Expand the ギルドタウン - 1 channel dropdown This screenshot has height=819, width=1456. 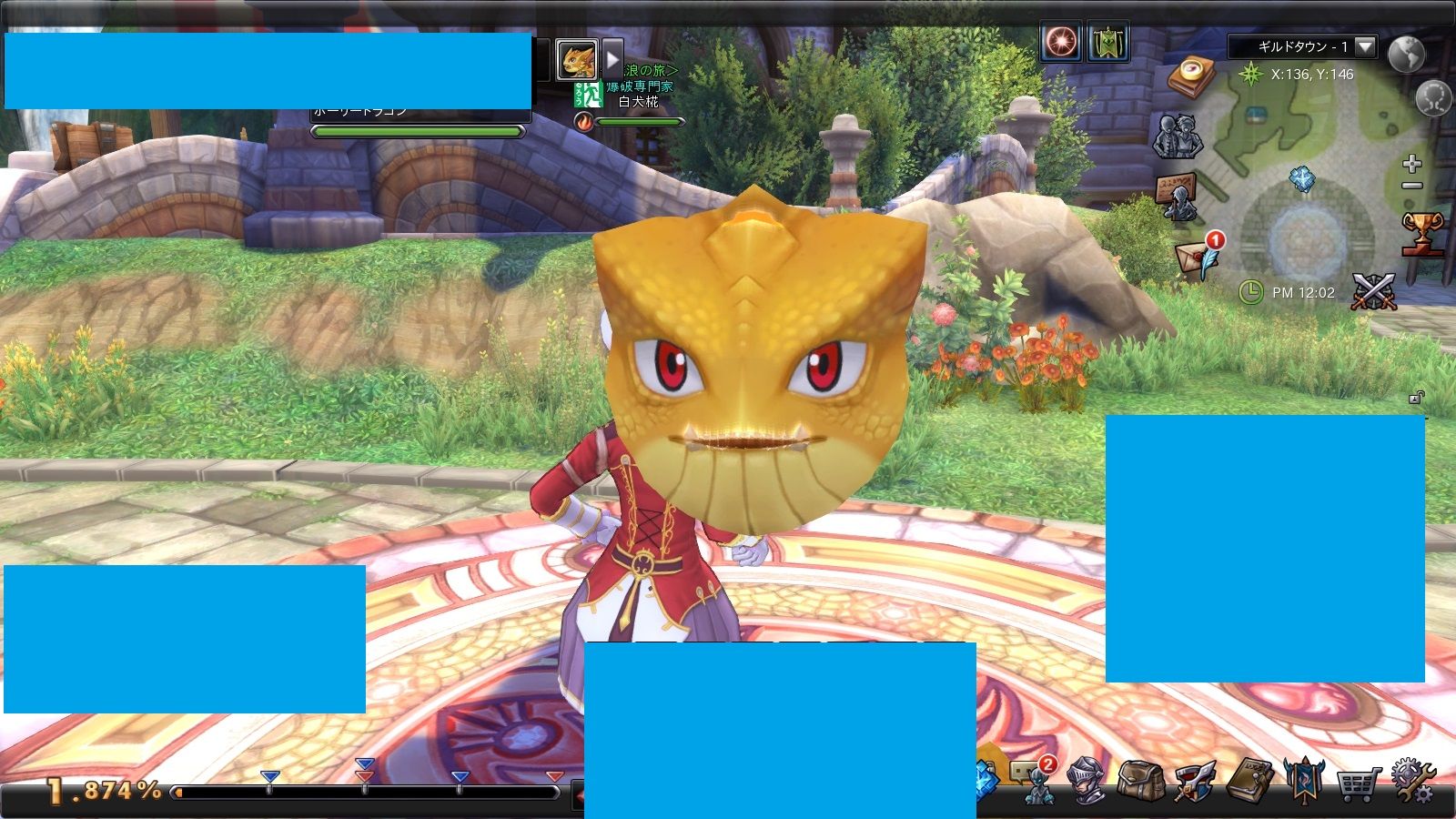click(x=1365, y=46)
